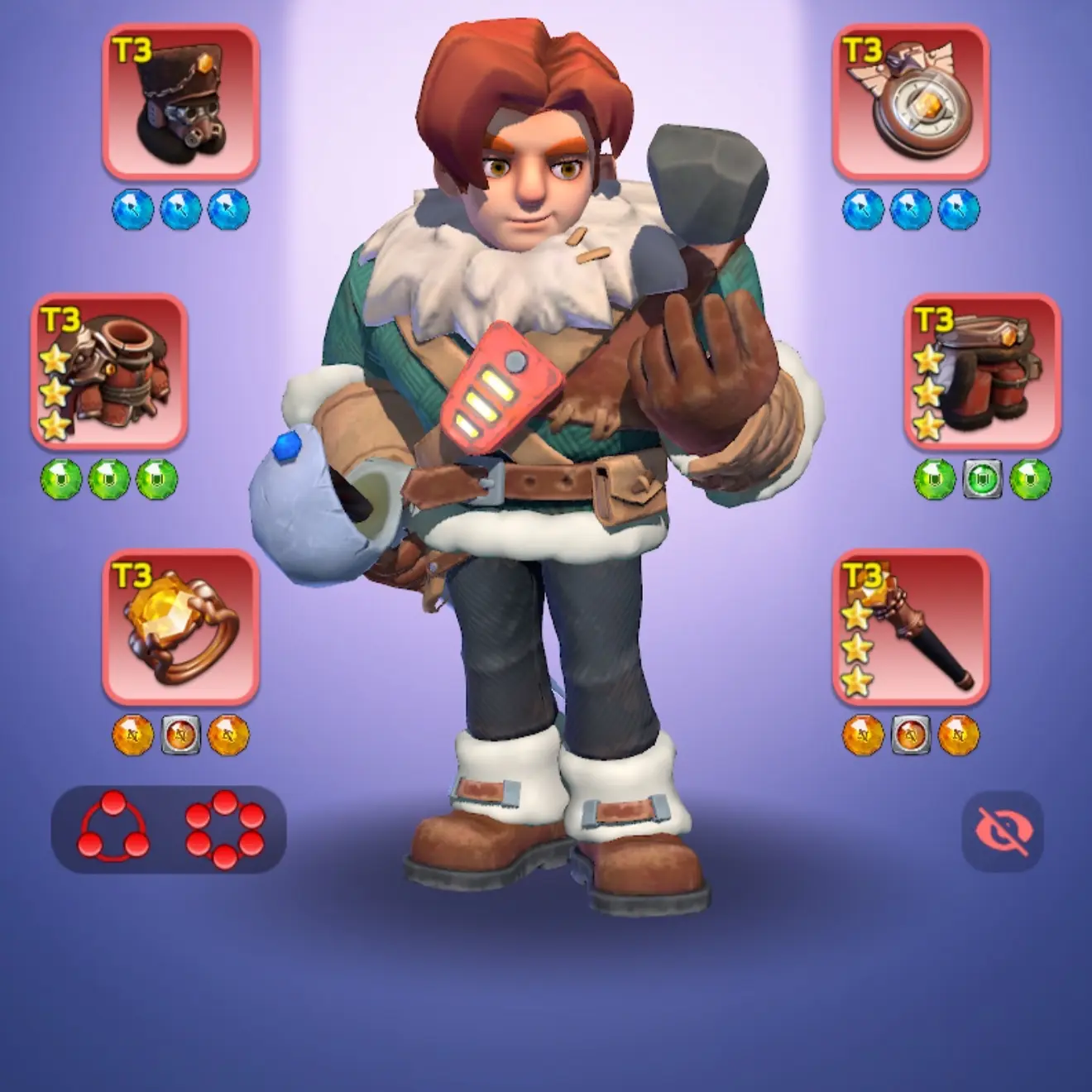Click the three-dot red circle icon

point(115,829)
